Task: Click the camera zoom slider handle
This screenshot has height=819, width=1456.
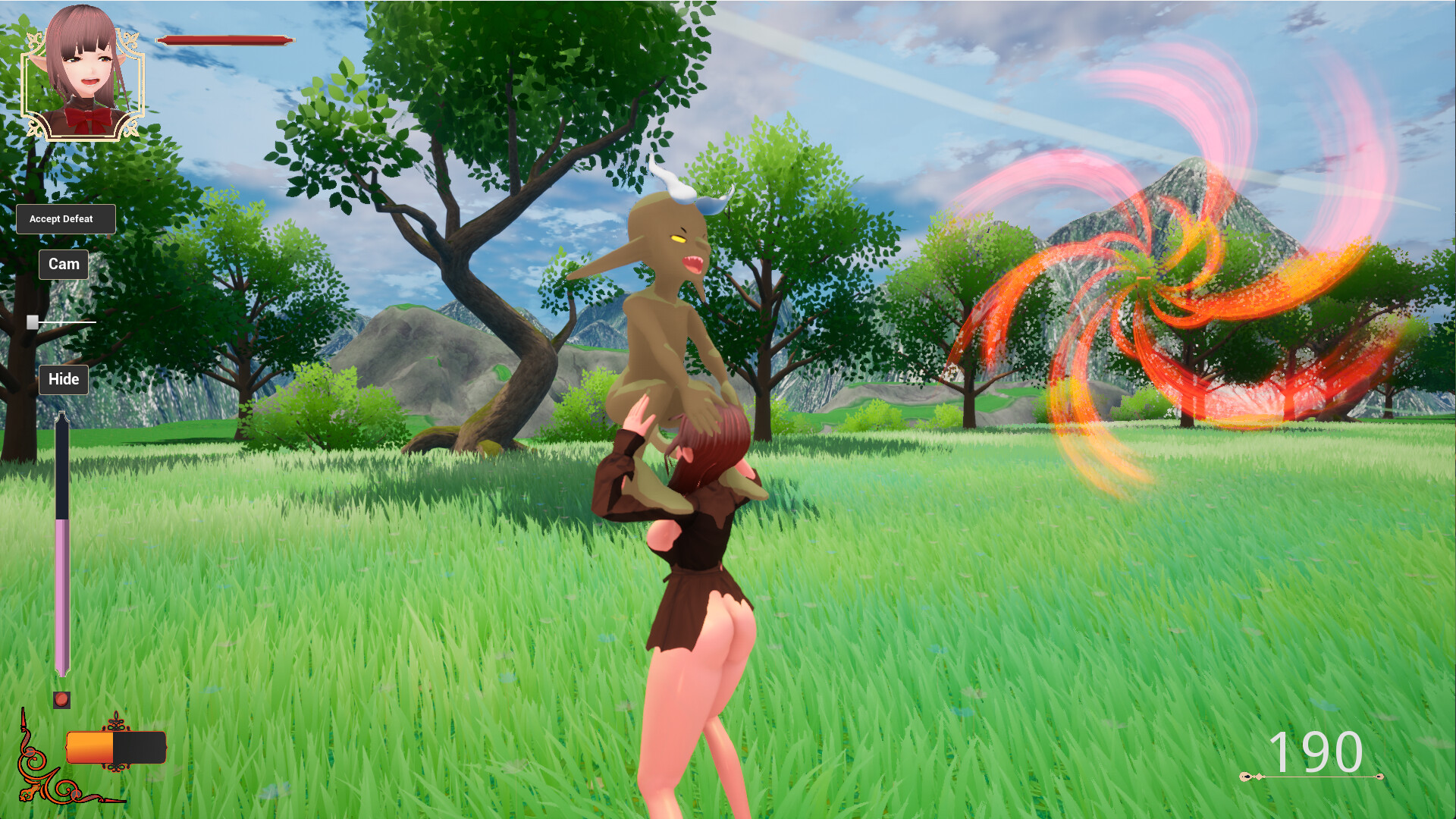Action: [x=33, y=322]
